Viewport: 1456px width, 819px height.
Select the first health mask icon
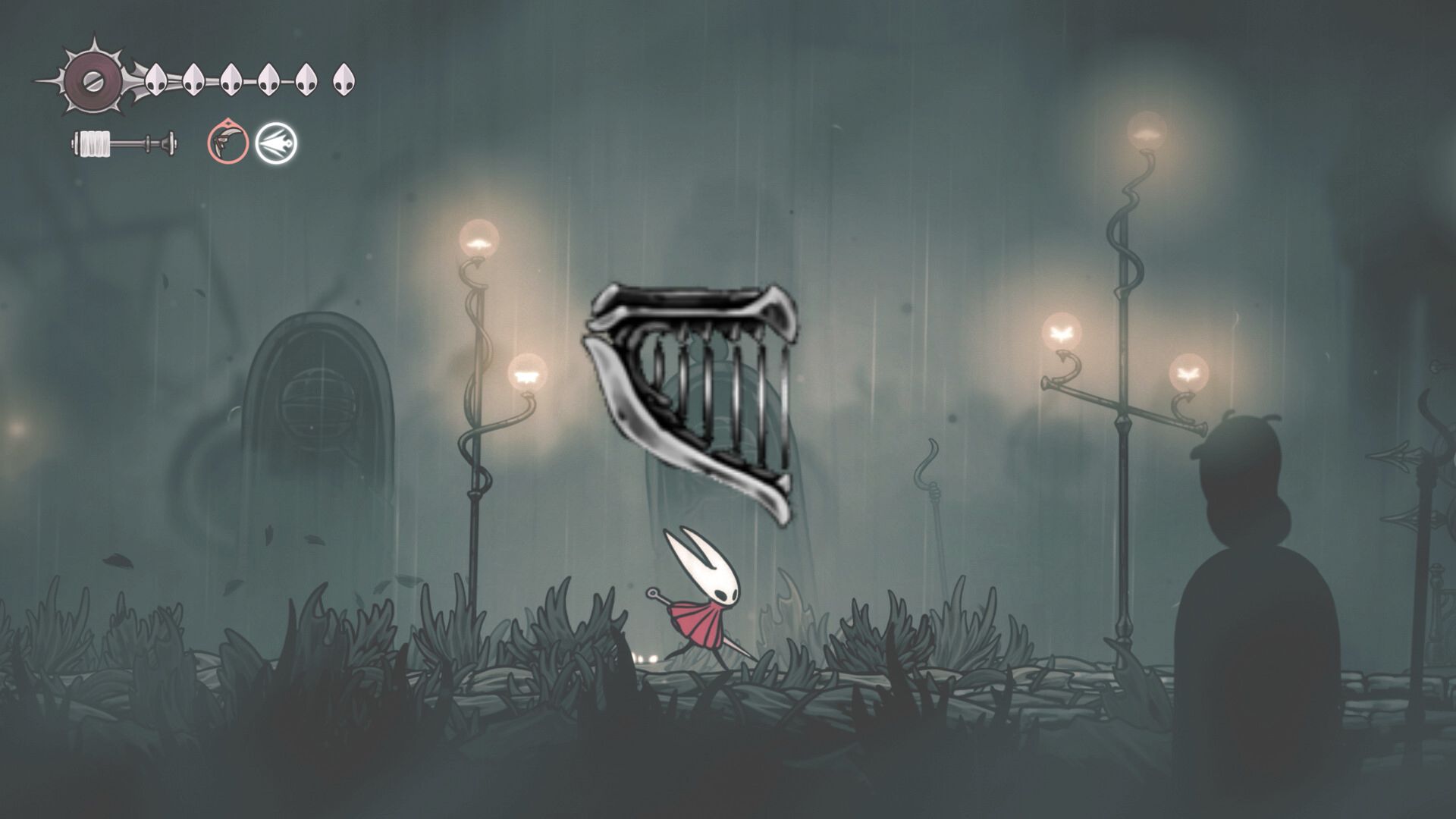pos(156,78)
